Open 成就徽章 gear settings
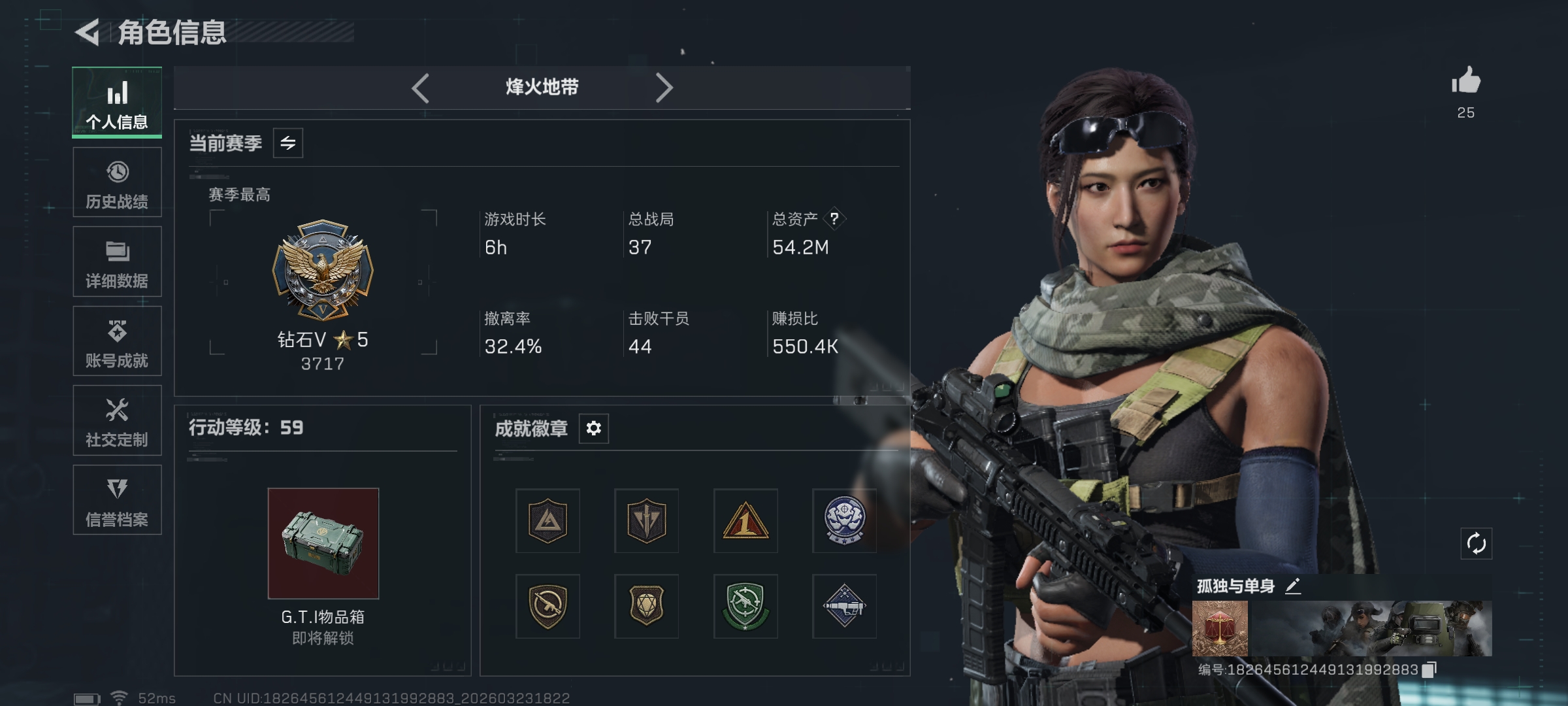Viewport: 1568px width, 706px height. 593,428
